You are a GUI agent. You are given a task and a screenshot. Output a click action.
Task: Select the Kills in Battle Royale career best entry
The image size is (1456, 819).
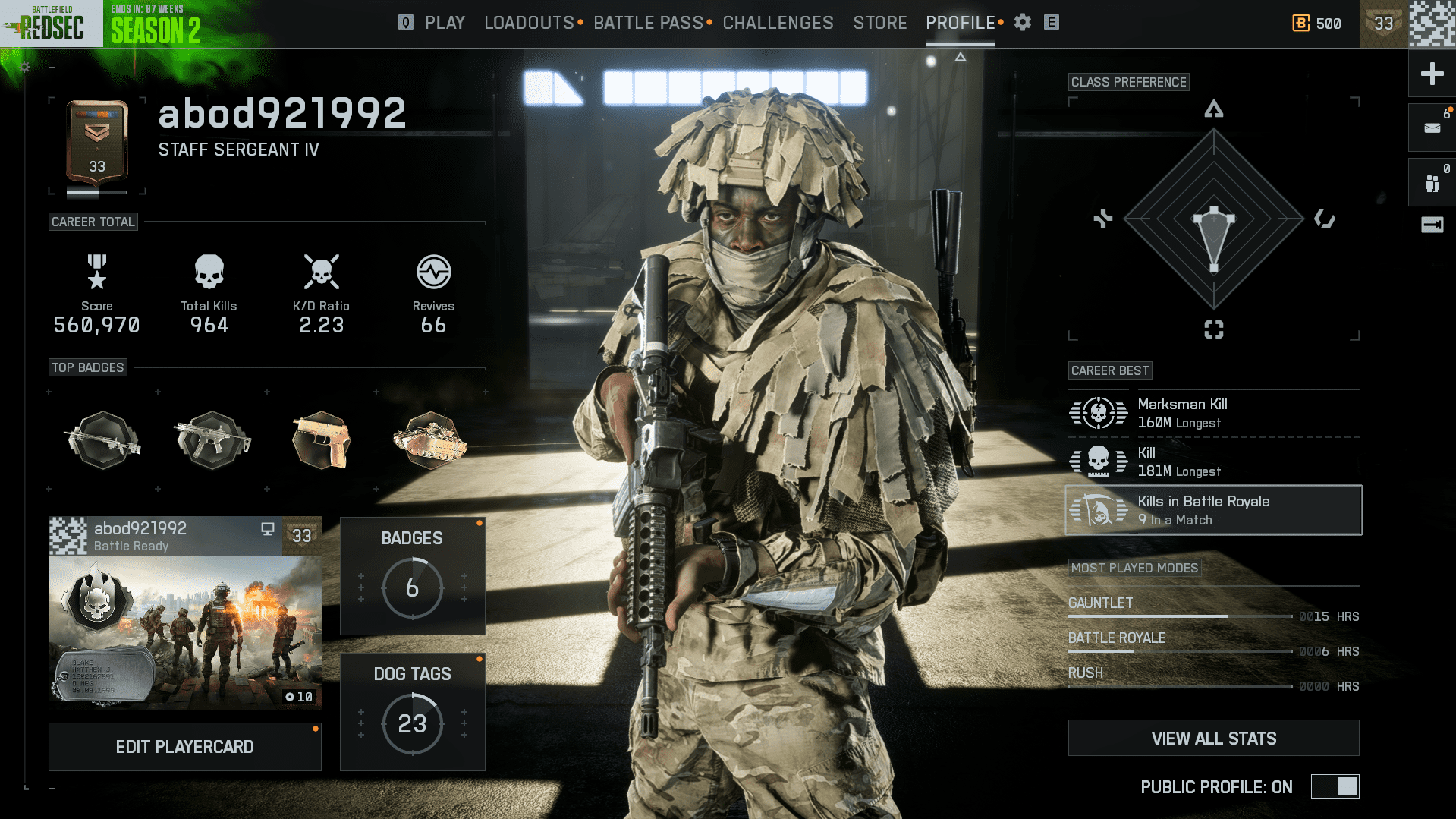pyautogui.click(x=1212, y=509)
